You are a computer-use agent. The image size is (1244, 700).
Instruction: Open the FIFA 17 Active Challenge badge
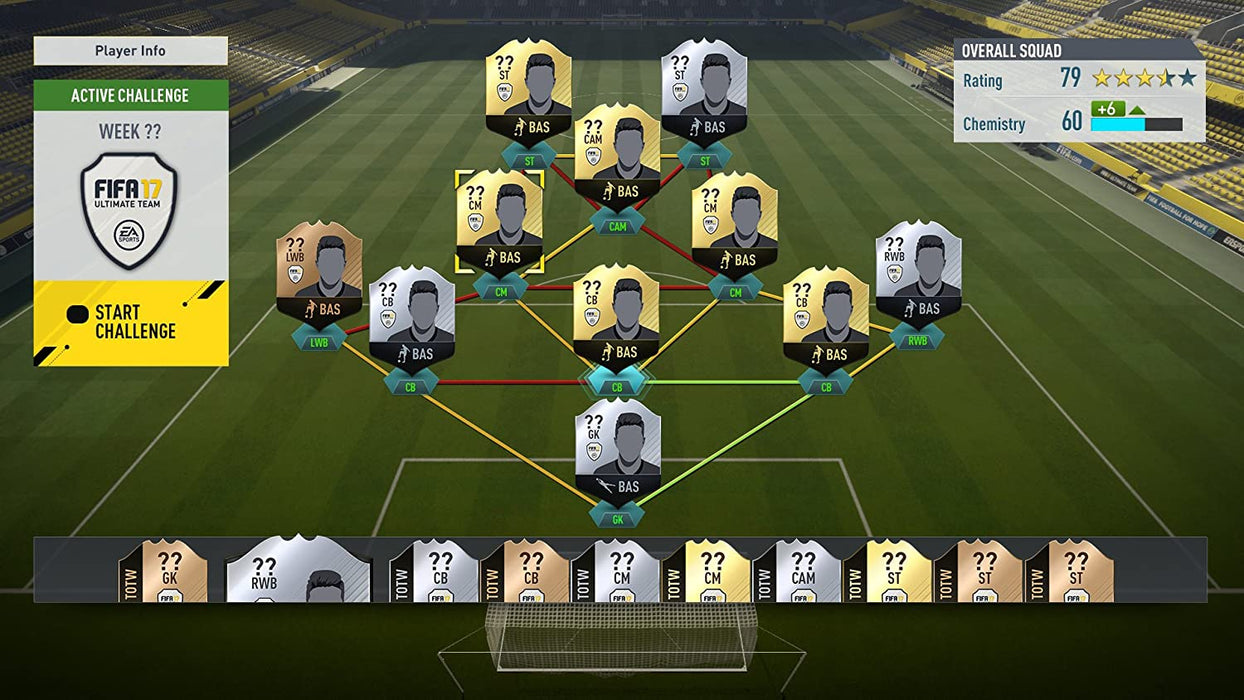tap(130, 210)
